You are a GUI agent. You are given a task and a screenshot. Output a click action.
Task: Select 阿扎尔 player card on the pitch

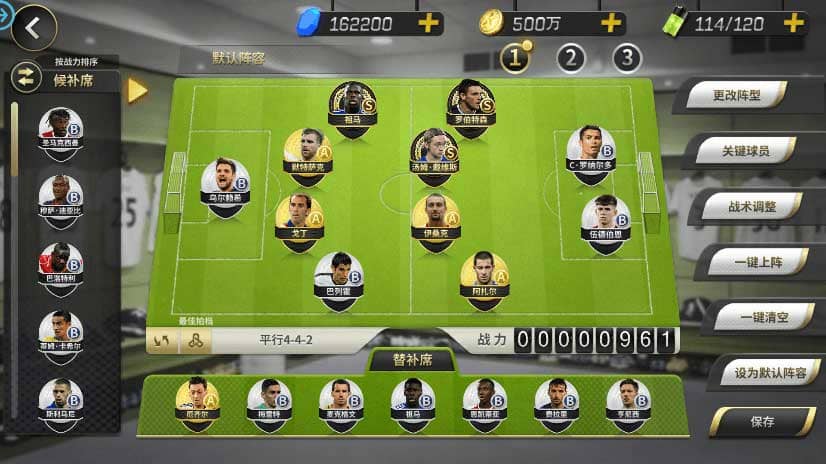point(484,275)
